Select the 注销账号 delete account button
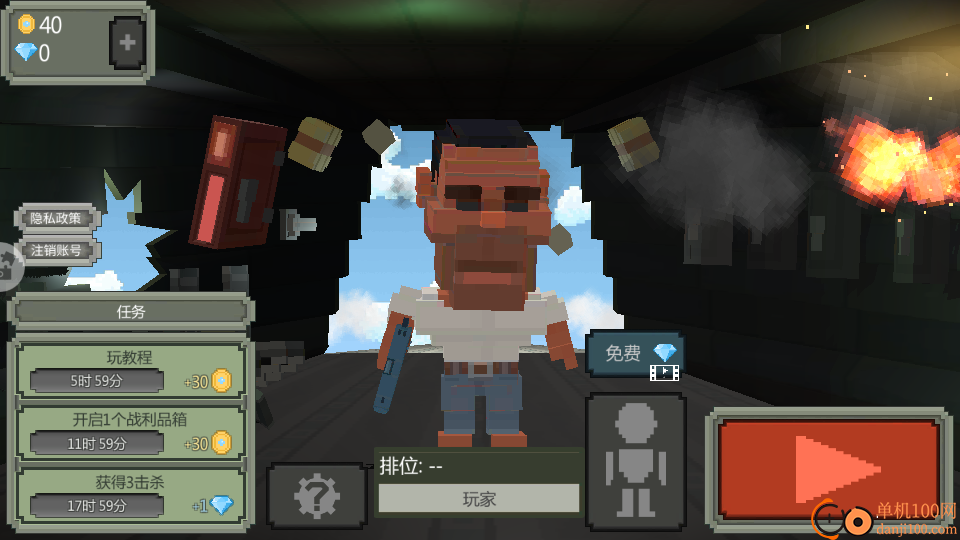The width and height of the screenshot is (960, 540). tap(56, 250)
